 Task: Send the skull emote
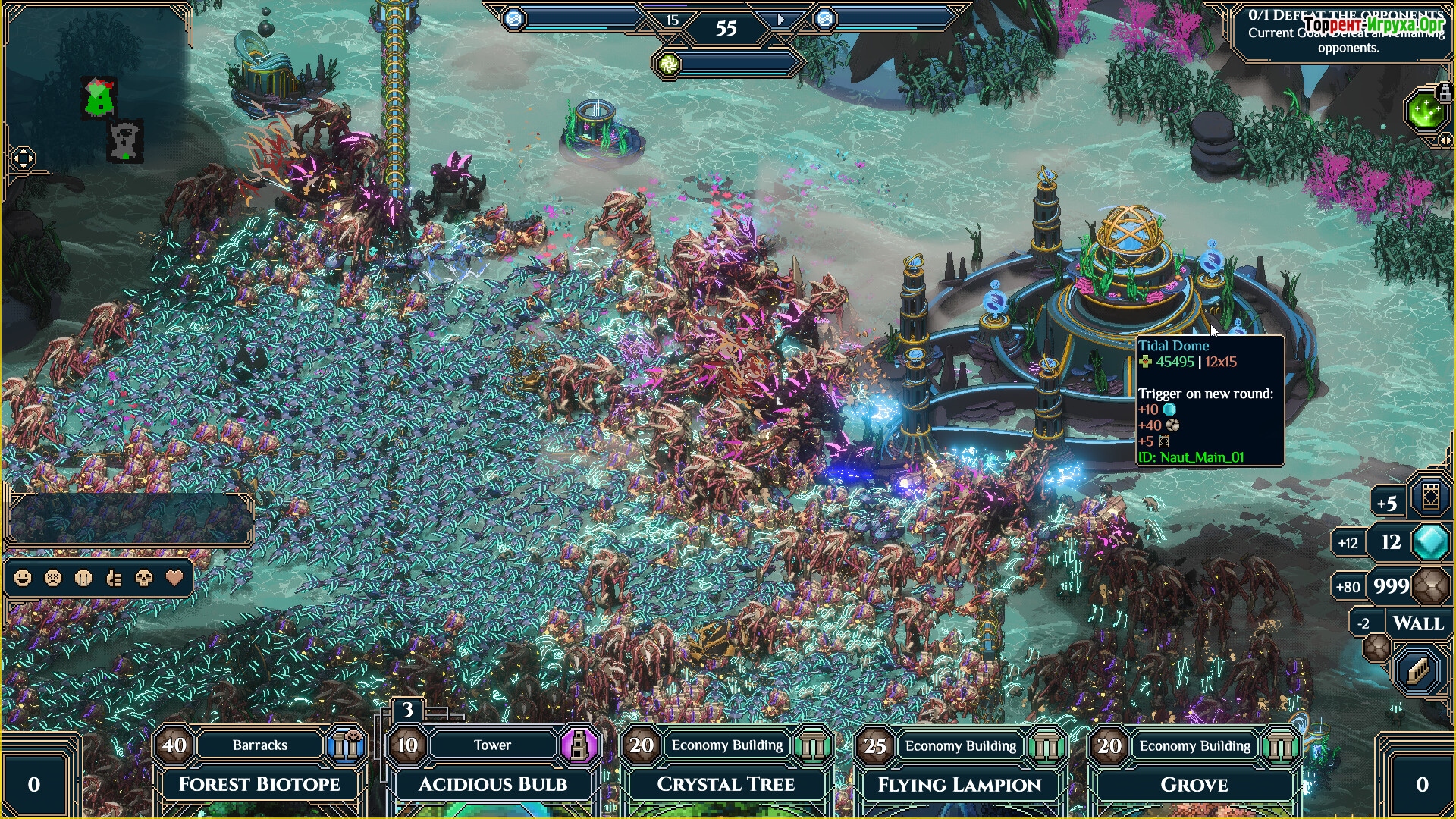point(143,579)
